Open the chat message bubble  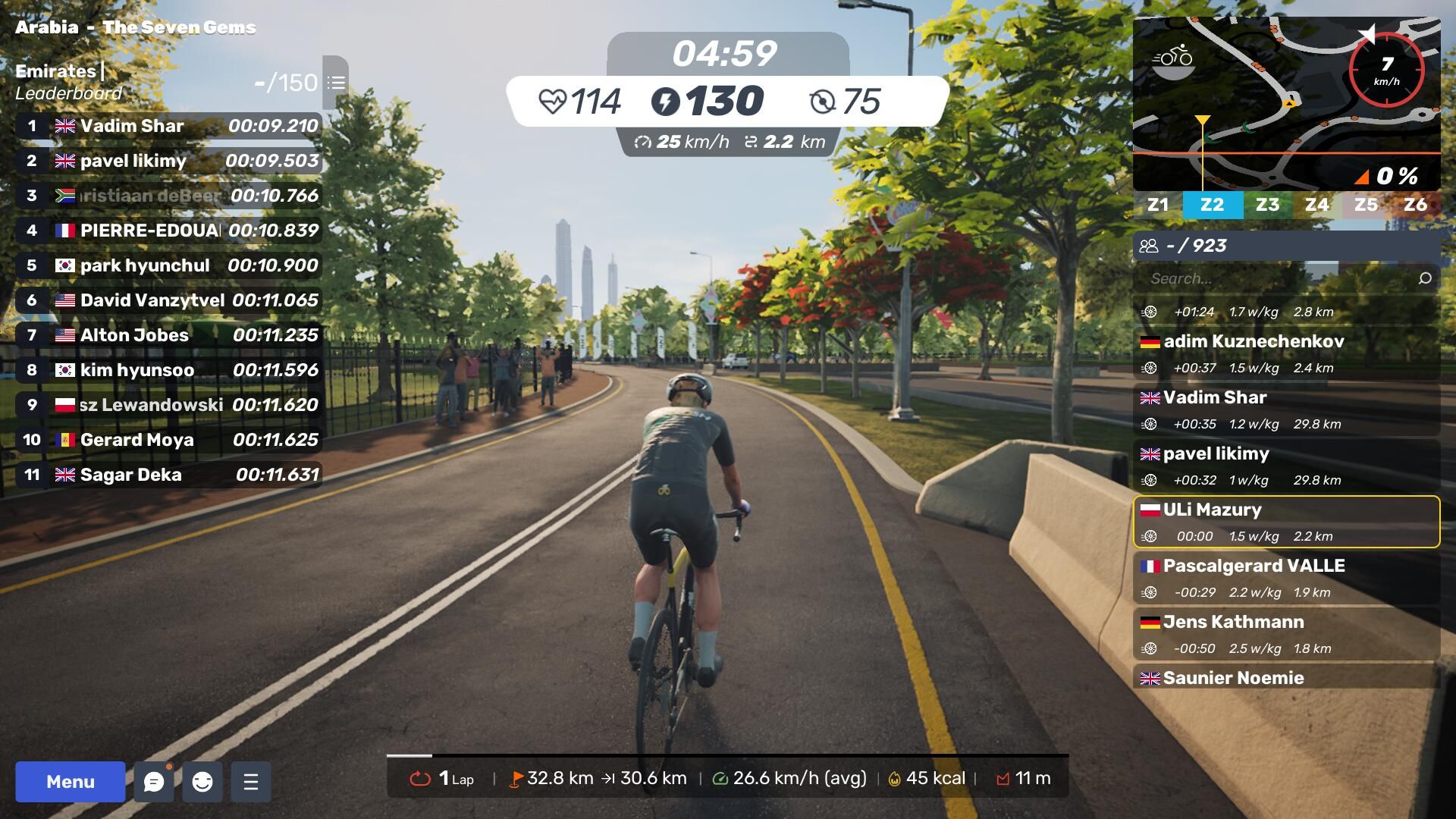pos(154,782)
